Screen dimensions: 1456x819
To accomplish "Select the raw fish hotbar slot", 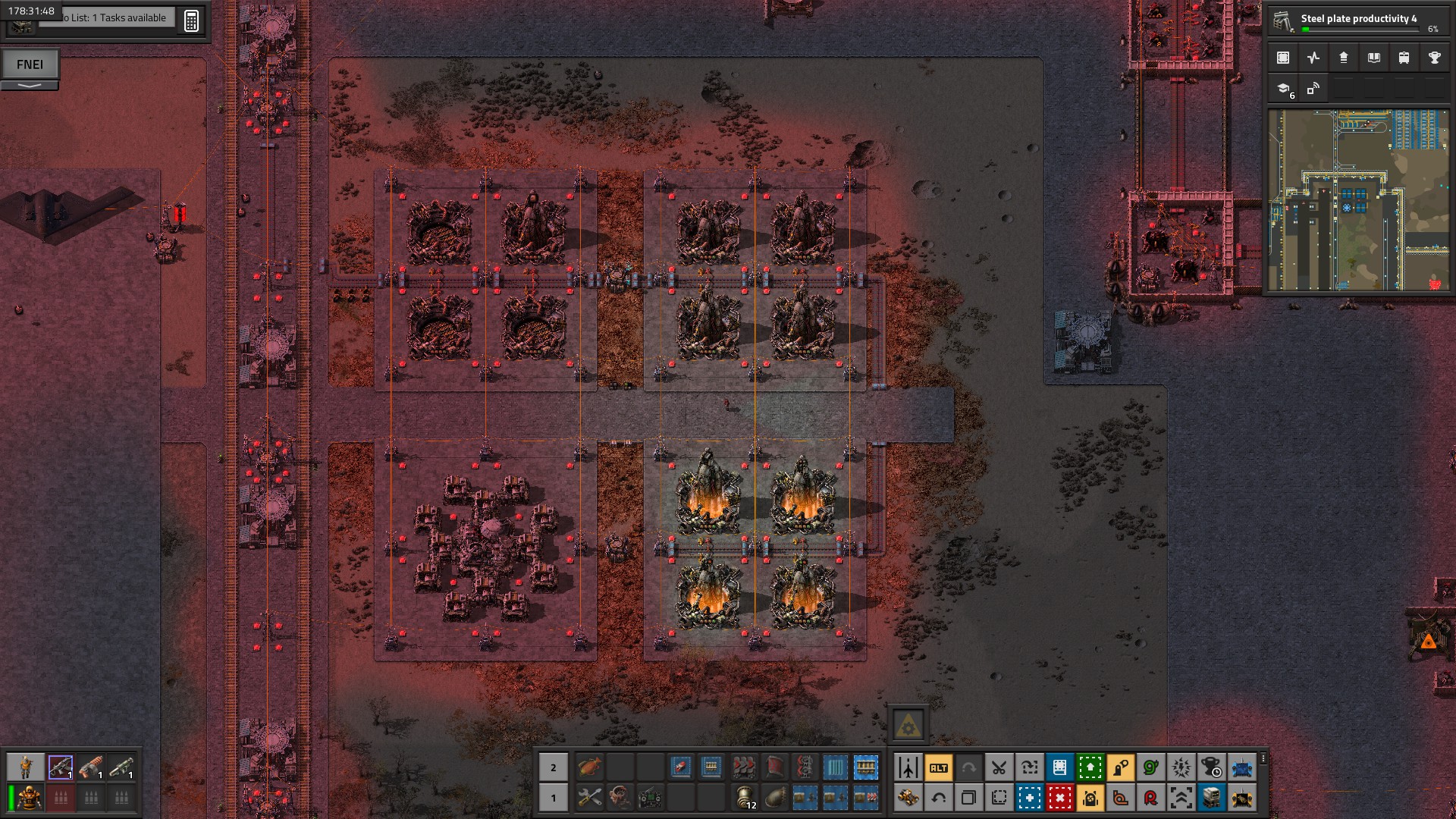I will point(589,767).
